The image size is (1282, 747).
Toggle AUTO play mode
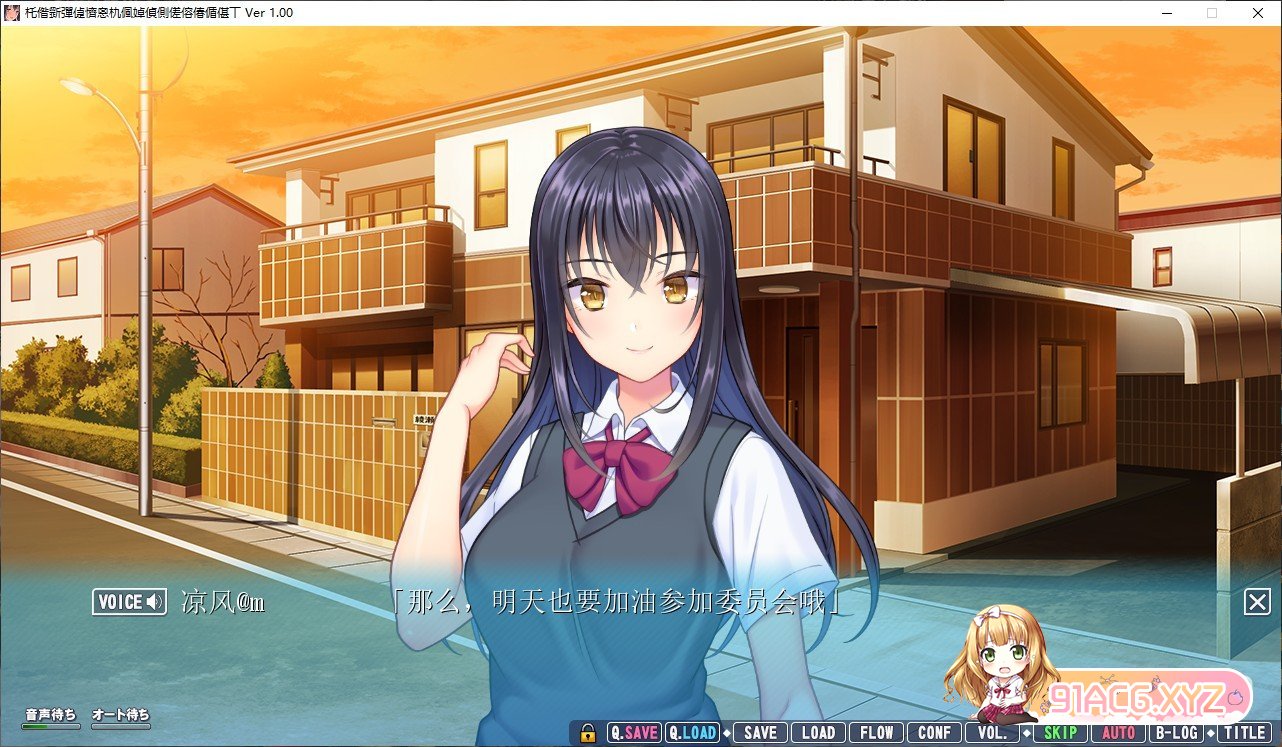click(x=1118, y=733)
